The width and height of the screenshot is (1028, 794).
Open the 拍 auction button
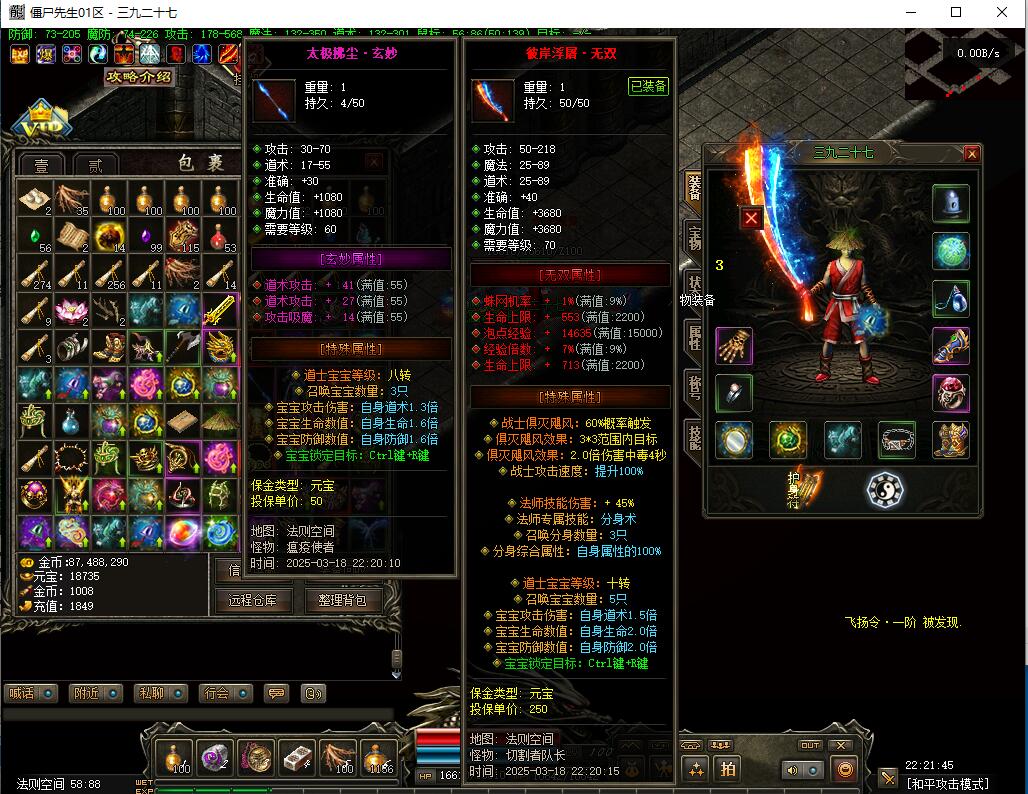tap(728, 768)
